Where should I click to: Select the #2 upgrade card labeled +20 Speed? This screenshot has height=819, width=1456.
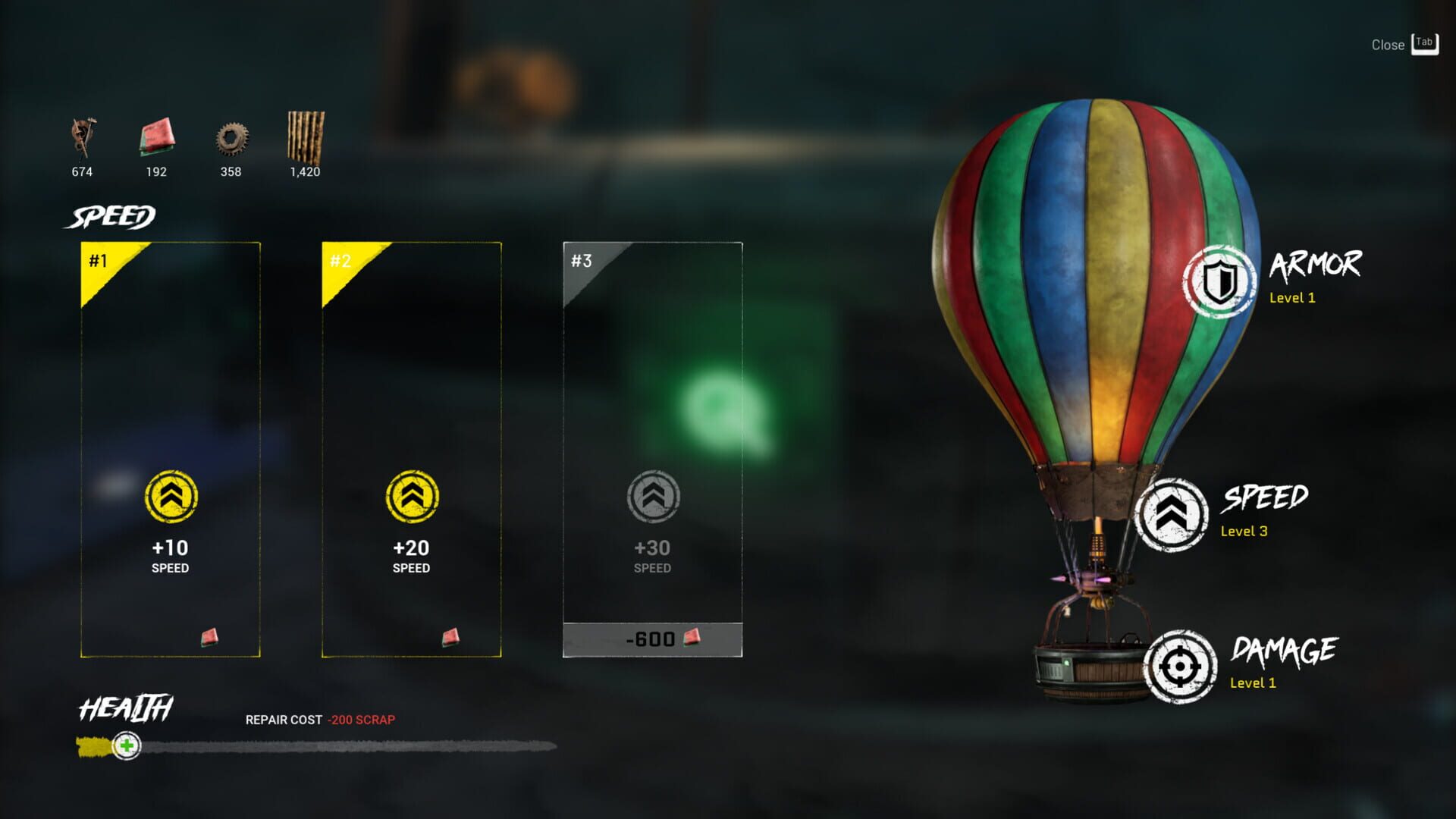coord(411,447)
